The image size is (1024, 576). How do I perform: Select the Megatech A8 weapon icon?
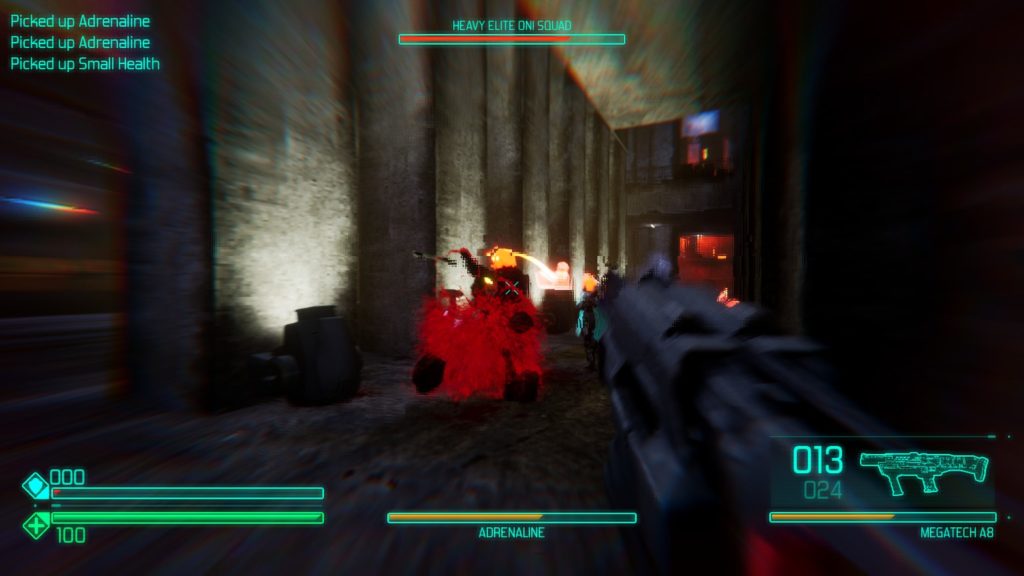click(x=923, y=472)
